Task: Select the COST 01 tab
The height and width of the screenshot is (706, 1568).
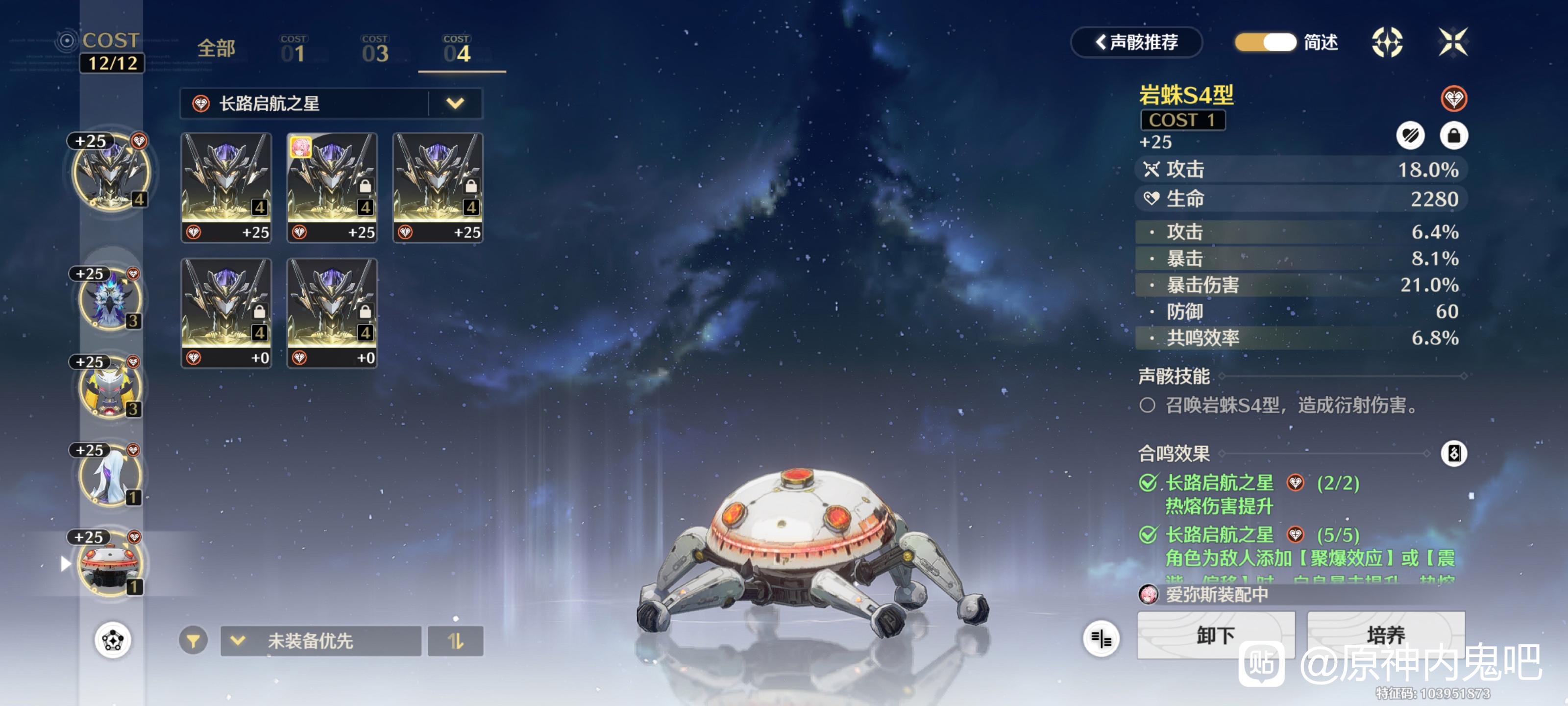Action: [294, 50]
